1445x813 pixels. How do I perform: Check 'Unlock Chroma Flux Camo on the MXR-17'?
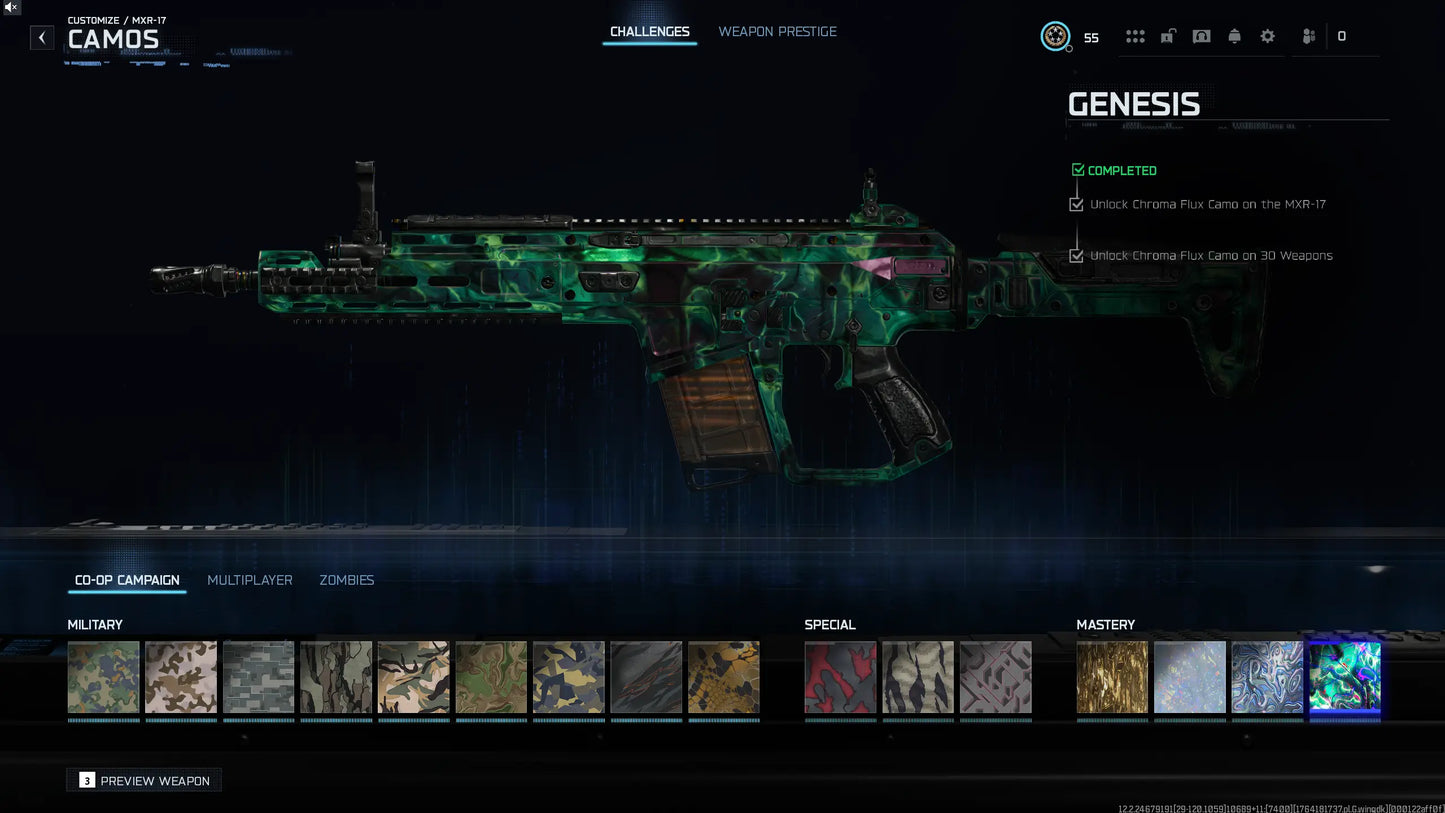coord(1076,204)
